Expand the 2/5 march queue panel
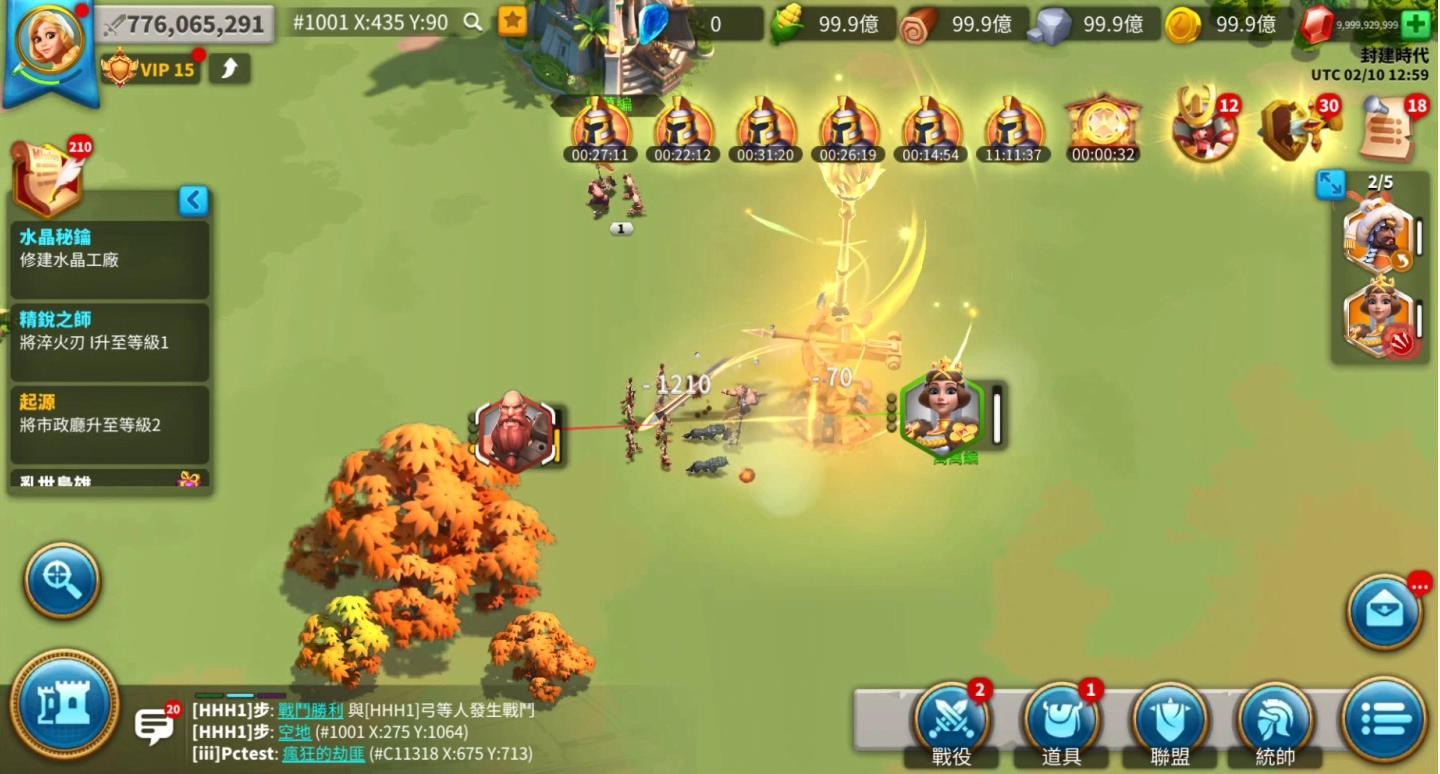The width and height of the screenshot is (1440, 774). (x=1330, y=186)
